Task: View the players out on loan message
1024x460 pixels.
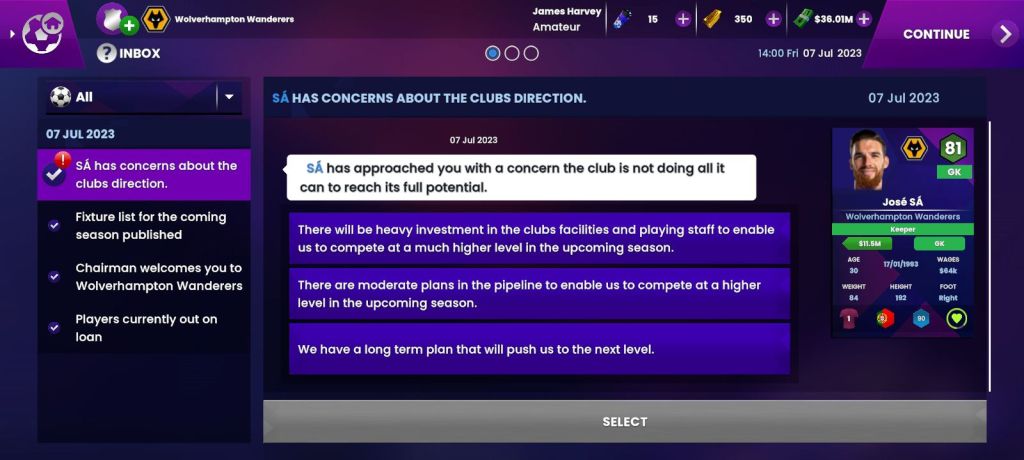Action: tap(144, 328)
